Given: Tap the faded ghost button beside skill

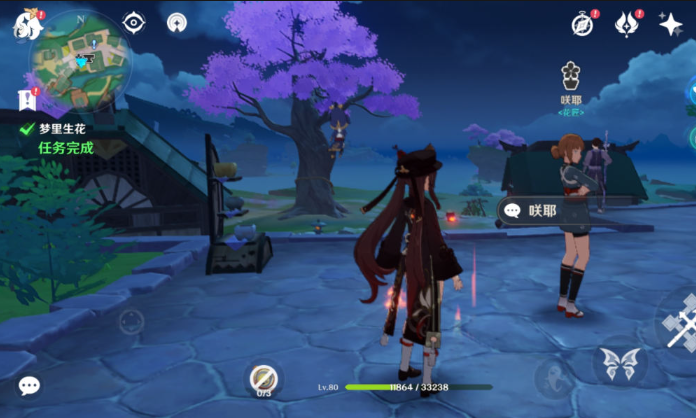Looking at the screenshot, I should (x=553, y=378).
